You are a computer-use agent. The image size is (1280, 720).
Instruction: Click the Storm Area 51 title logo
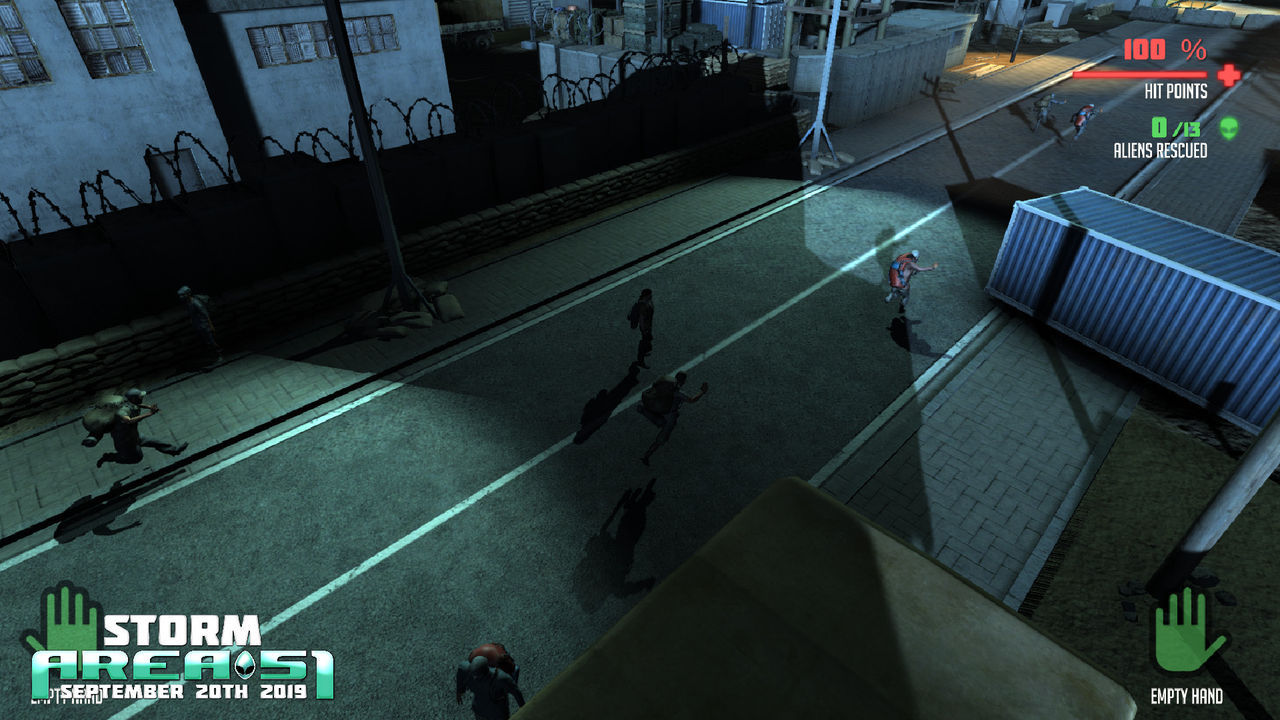183,659
